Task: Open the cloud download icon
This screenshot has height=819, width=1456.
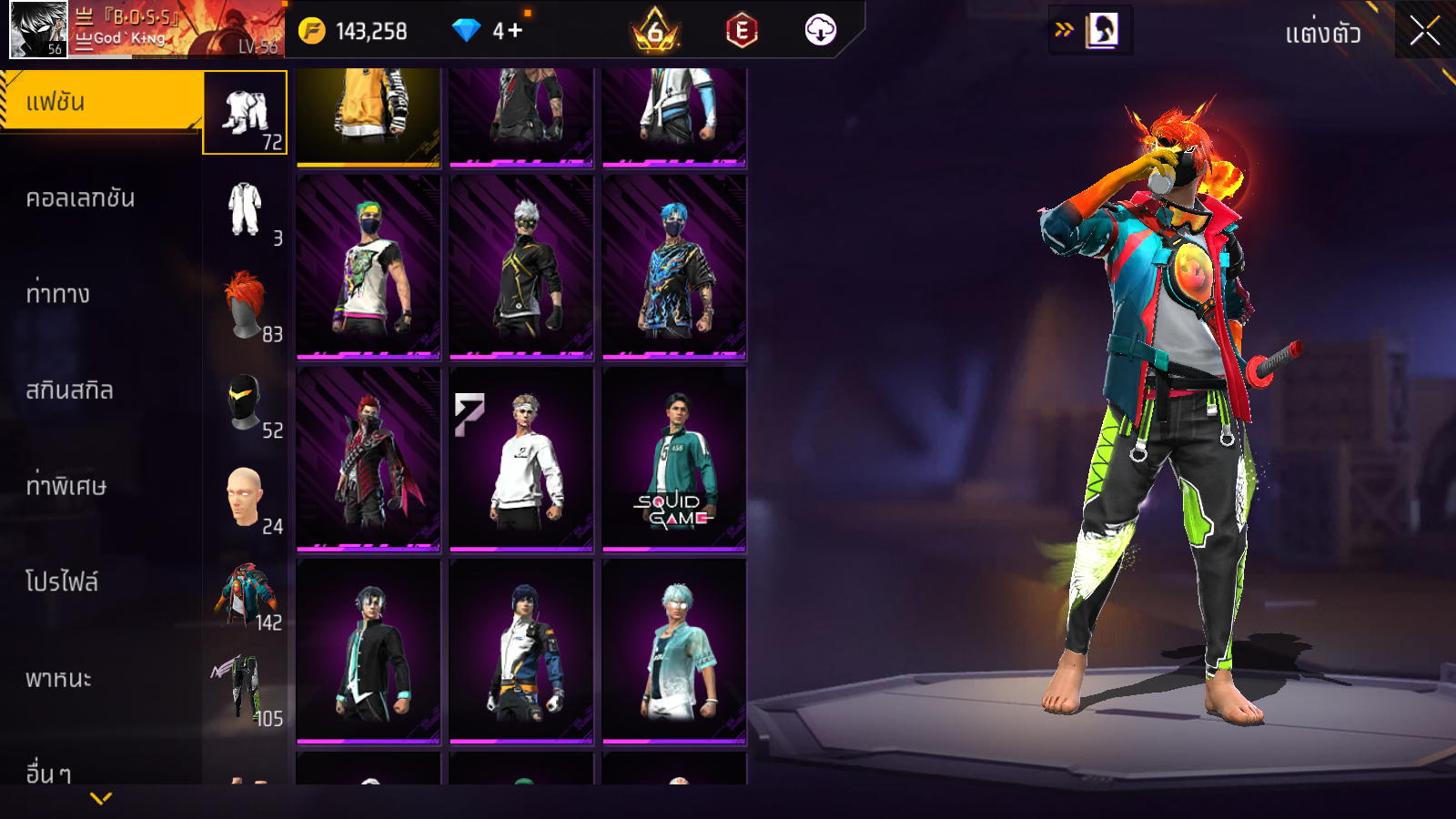Action: [820, 30]
